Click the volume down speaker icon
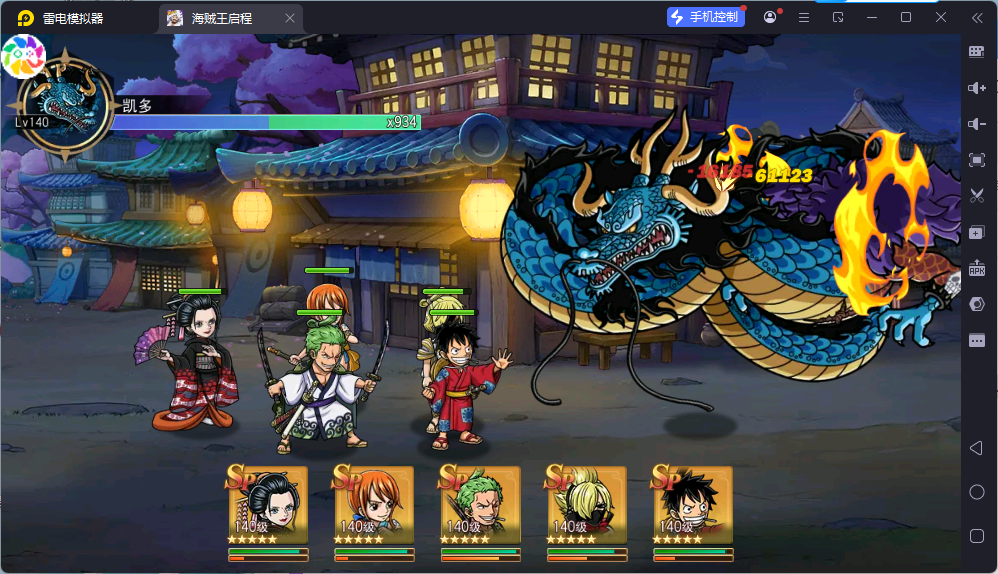 coord(977,124)
